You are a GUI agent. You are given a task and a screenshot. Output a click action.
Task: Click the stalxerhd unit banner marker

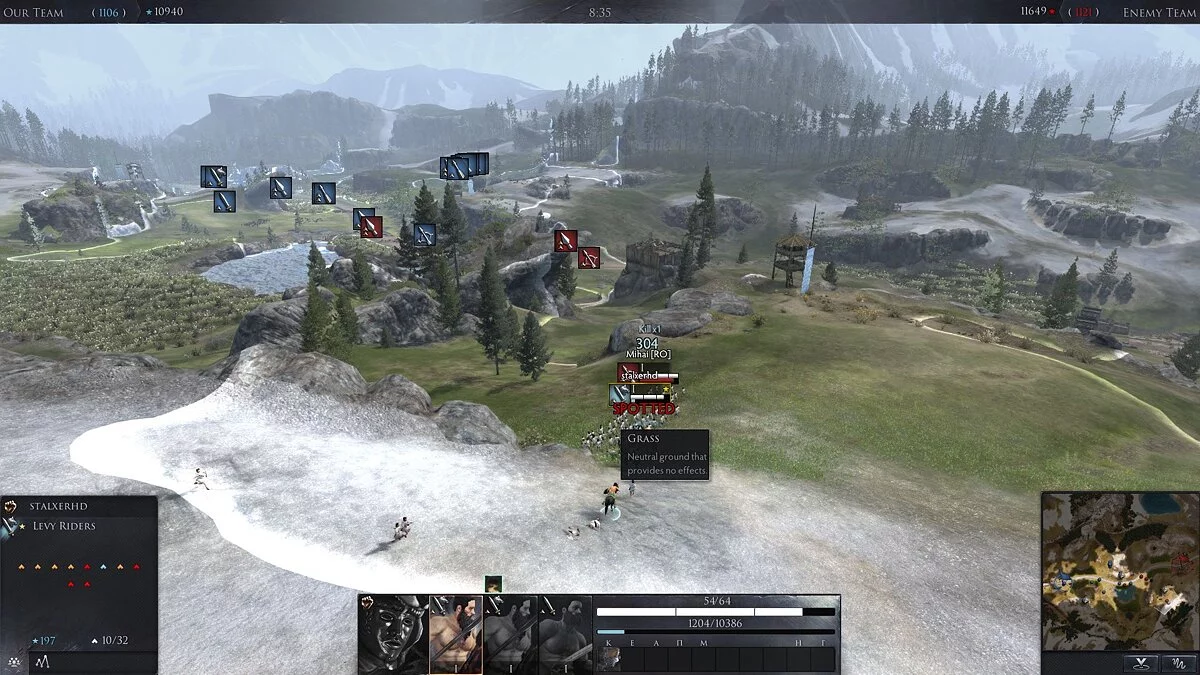tap(647, 376)
